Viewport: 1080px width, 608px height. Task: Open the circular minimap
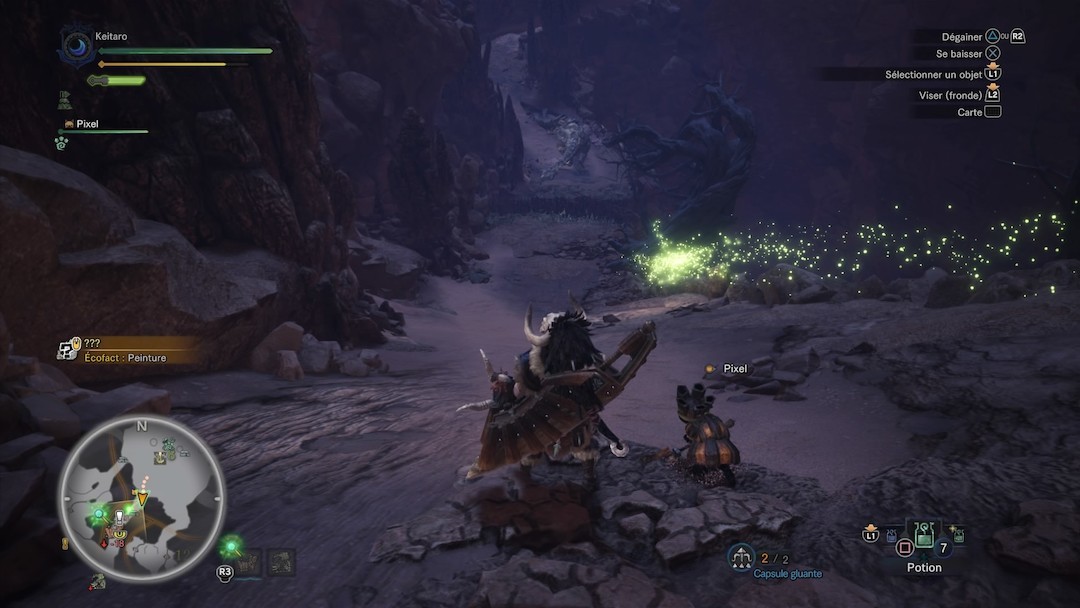tap(141, 497)
